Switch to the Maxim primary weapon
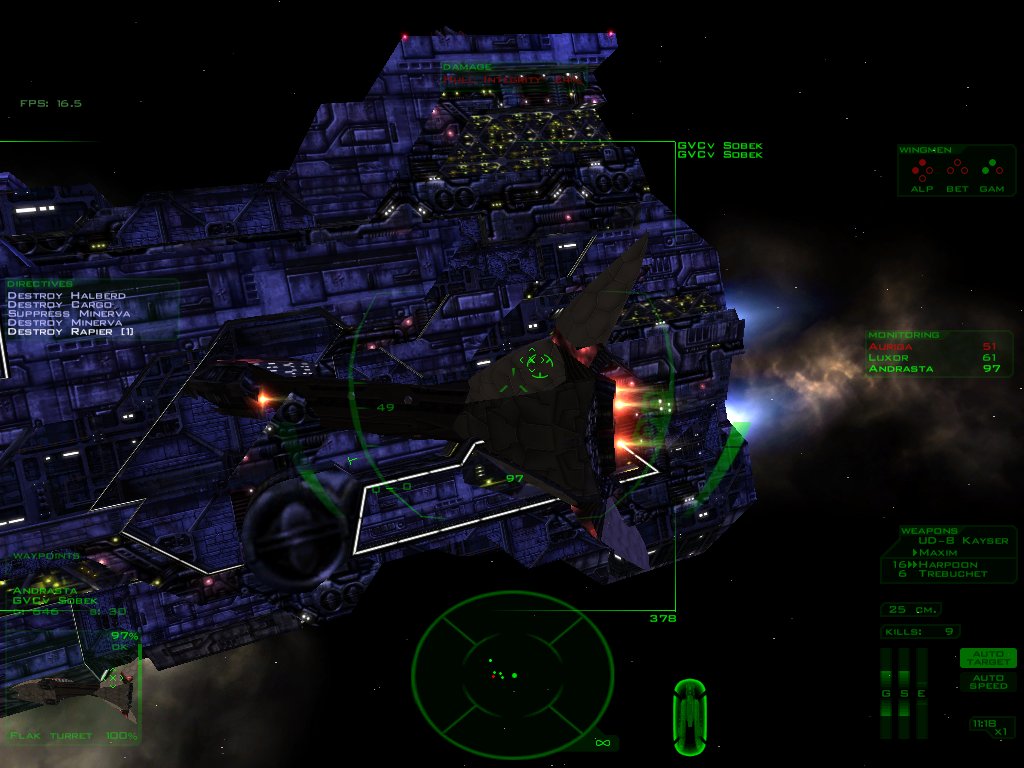 click(938, 552)
